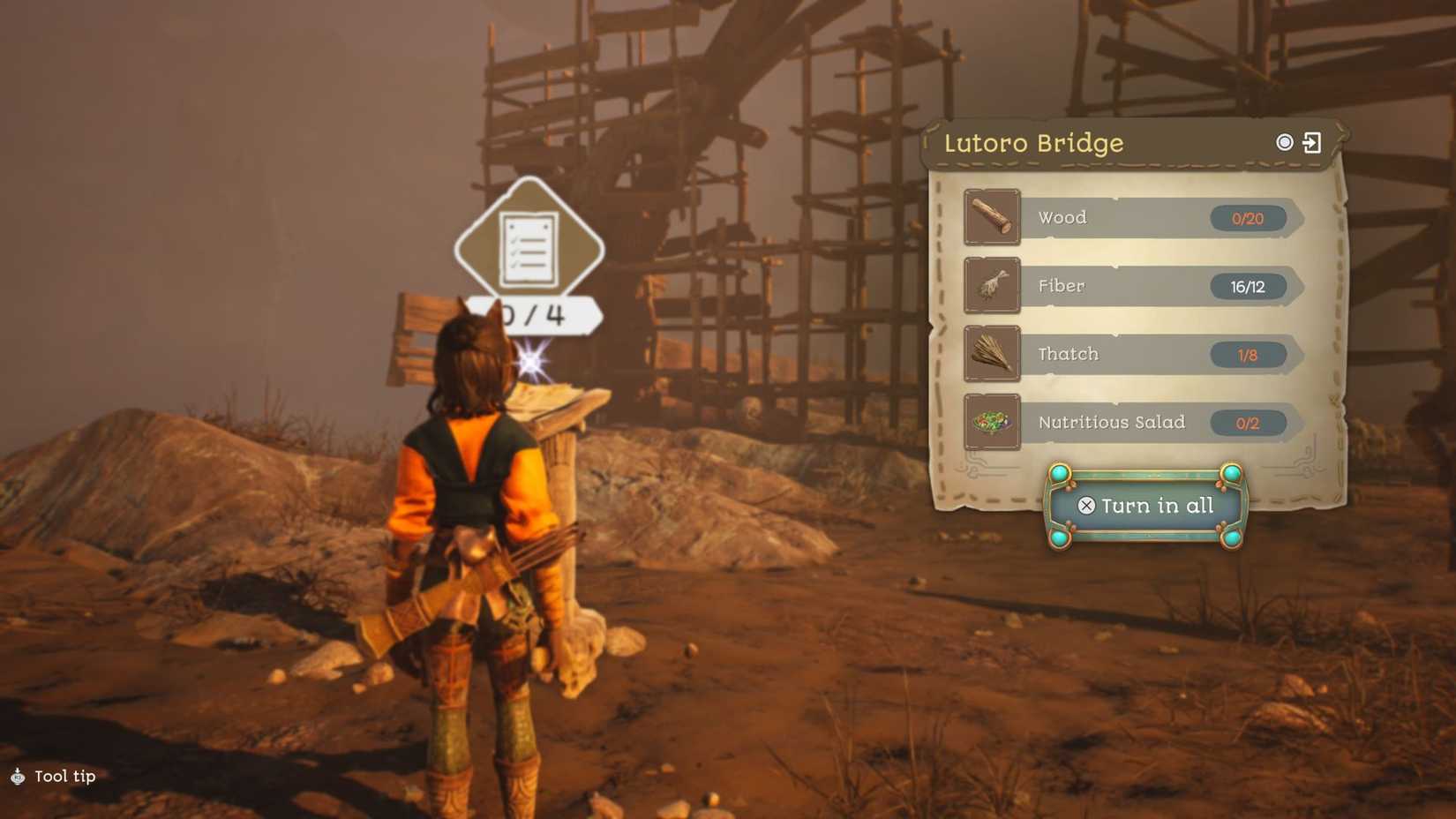1456x819 pixels.
Task: Click the Fiber bundle icon
Action: 991,285
